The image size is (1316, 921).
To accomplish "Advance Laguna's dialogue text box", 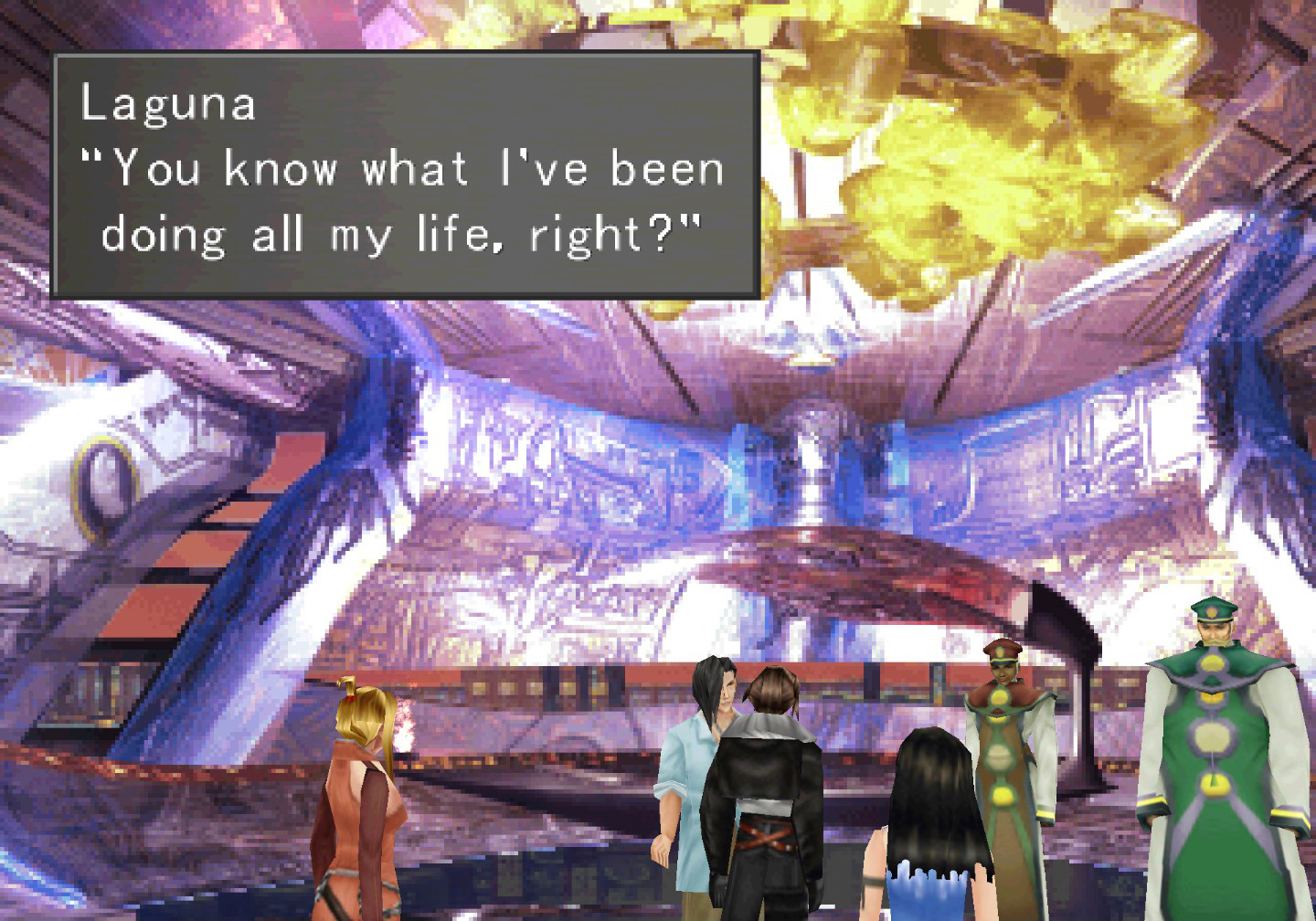I will [x=406, y=175].
